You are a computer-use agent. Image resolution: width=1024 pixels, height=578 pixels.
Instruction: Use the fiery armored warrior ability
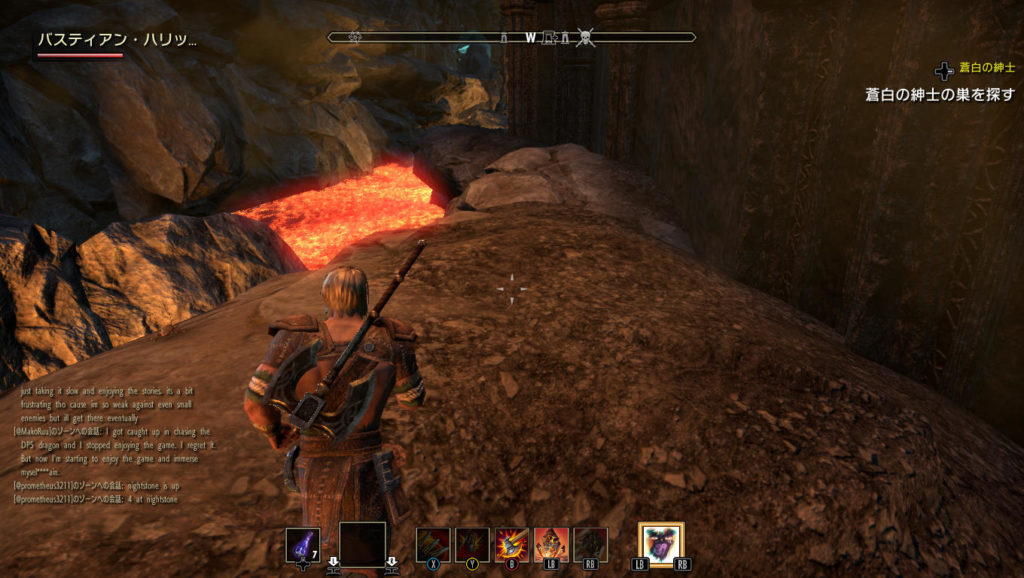551,545
